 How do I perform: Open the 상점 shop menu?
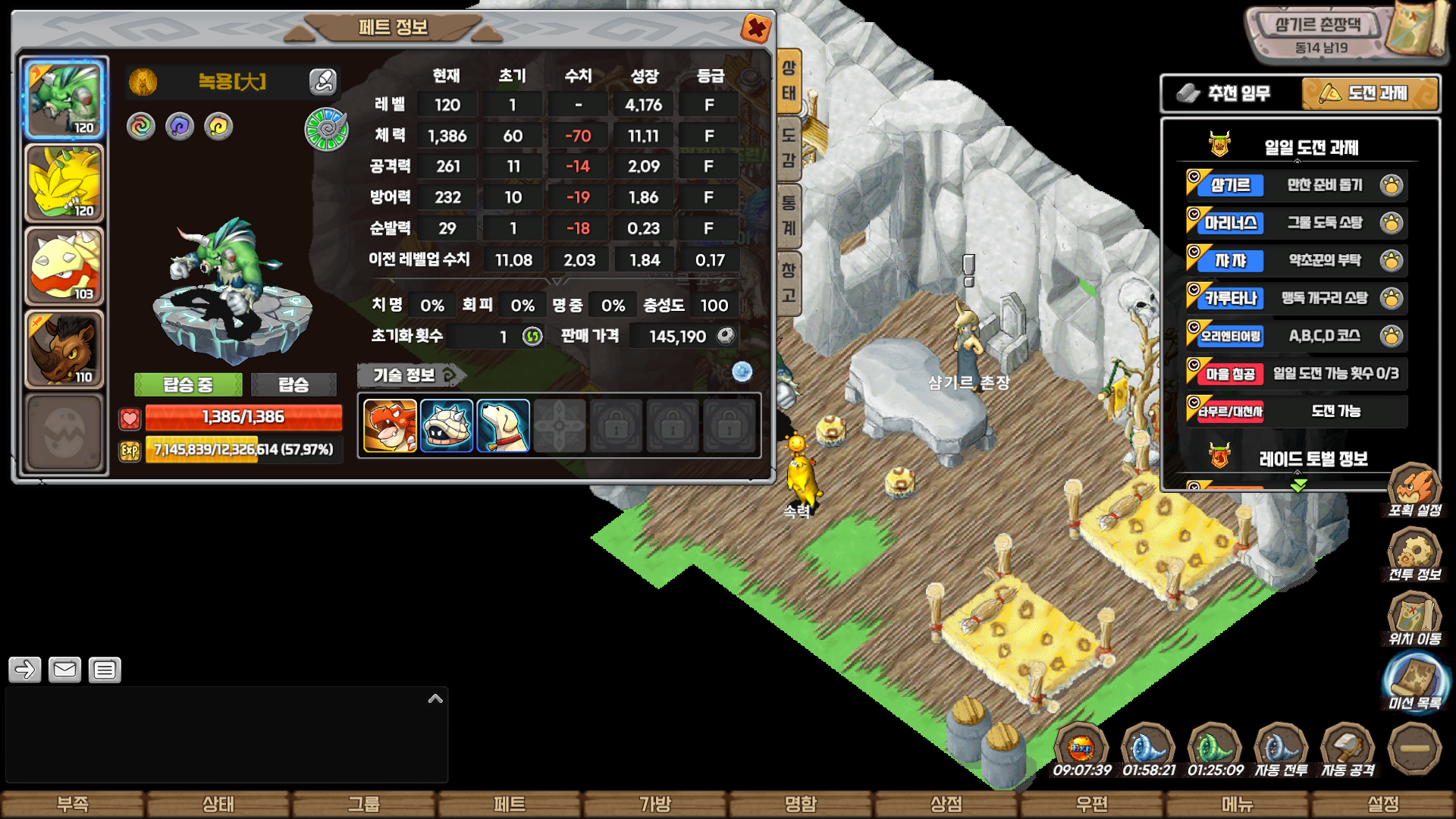click(x=946, y=804)
